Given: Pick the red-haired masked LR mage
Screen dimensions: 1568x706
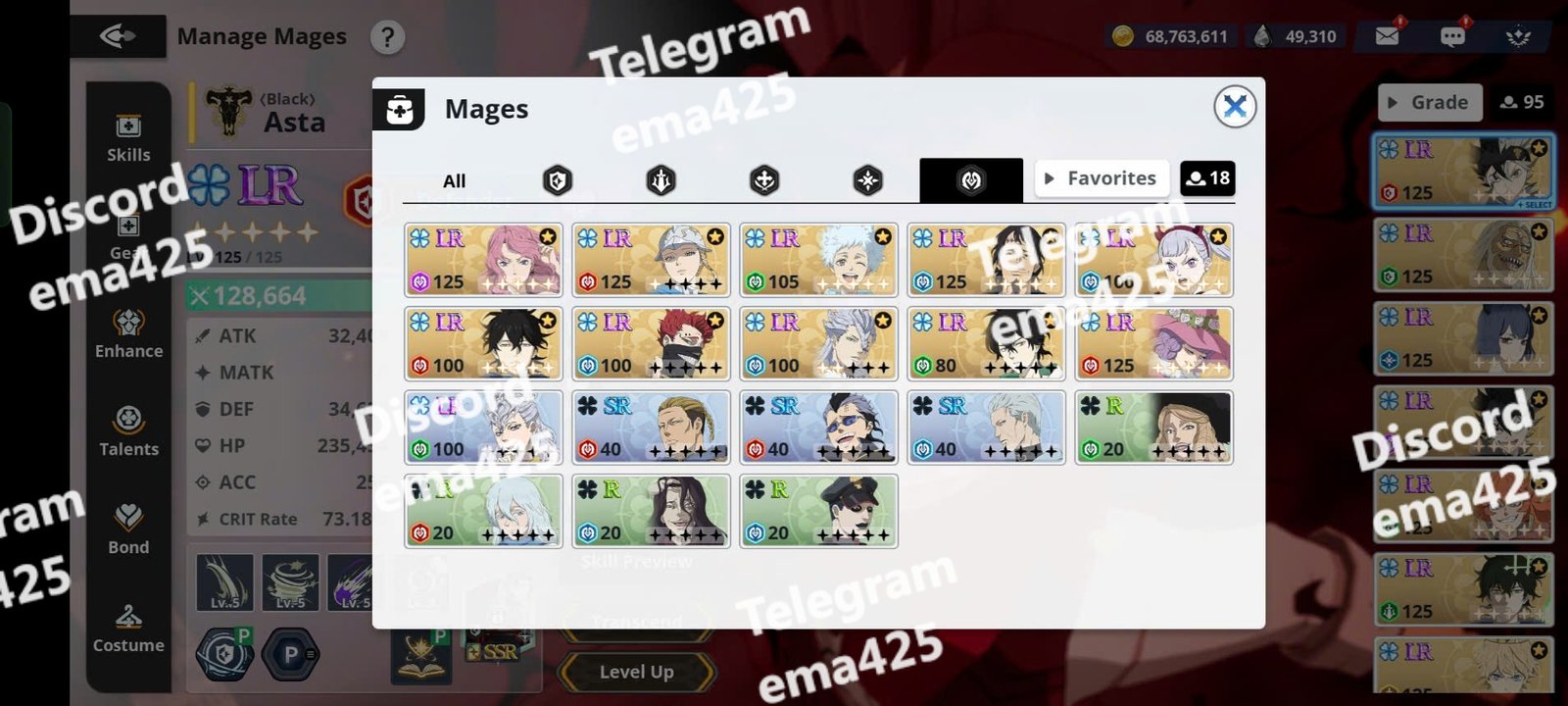Looking at the screenshot, I should tap(652, 343).
